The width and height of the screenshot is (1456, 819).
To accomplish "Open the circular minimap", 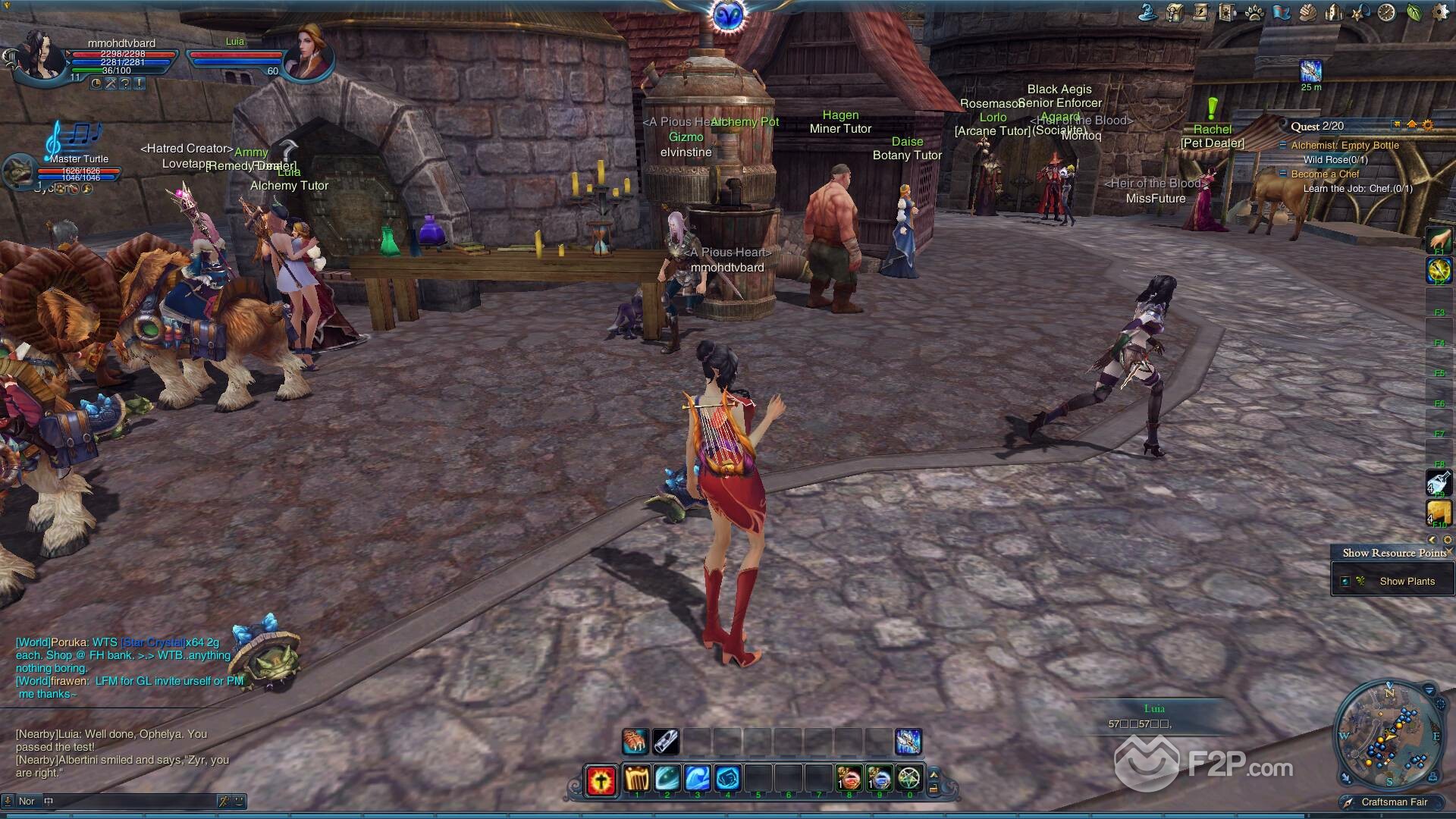I will click(1387, 735).
